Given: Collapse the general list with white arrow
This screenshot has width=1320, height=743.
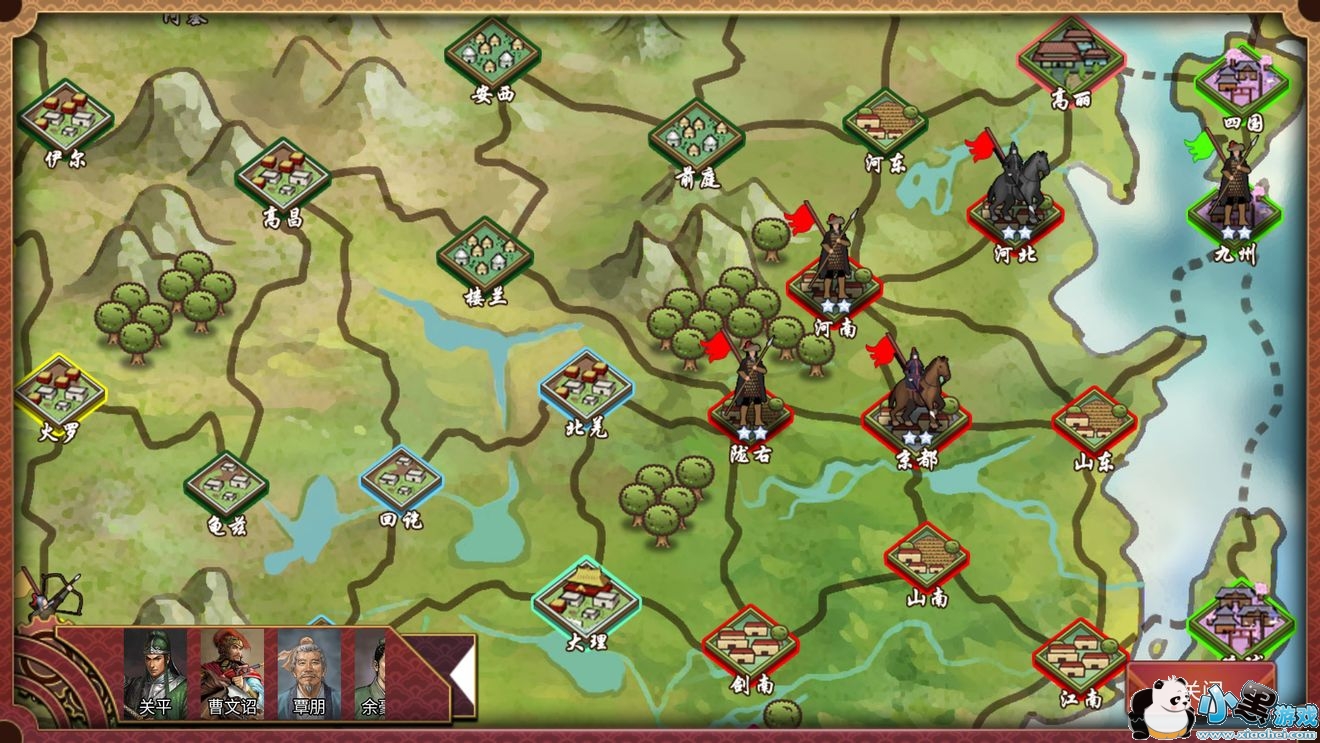Looking at the screenshot, I should [460, 676].
